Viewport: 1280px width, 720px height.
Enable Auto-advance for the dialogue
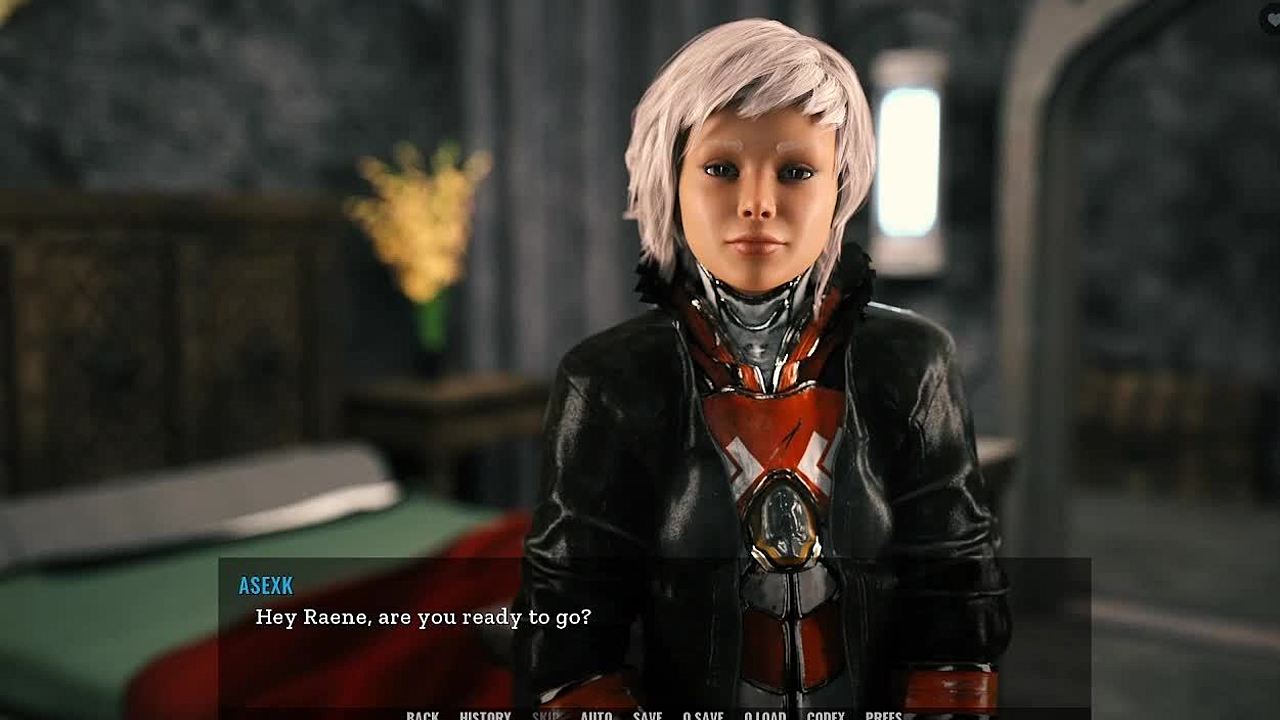coord(596,715)
